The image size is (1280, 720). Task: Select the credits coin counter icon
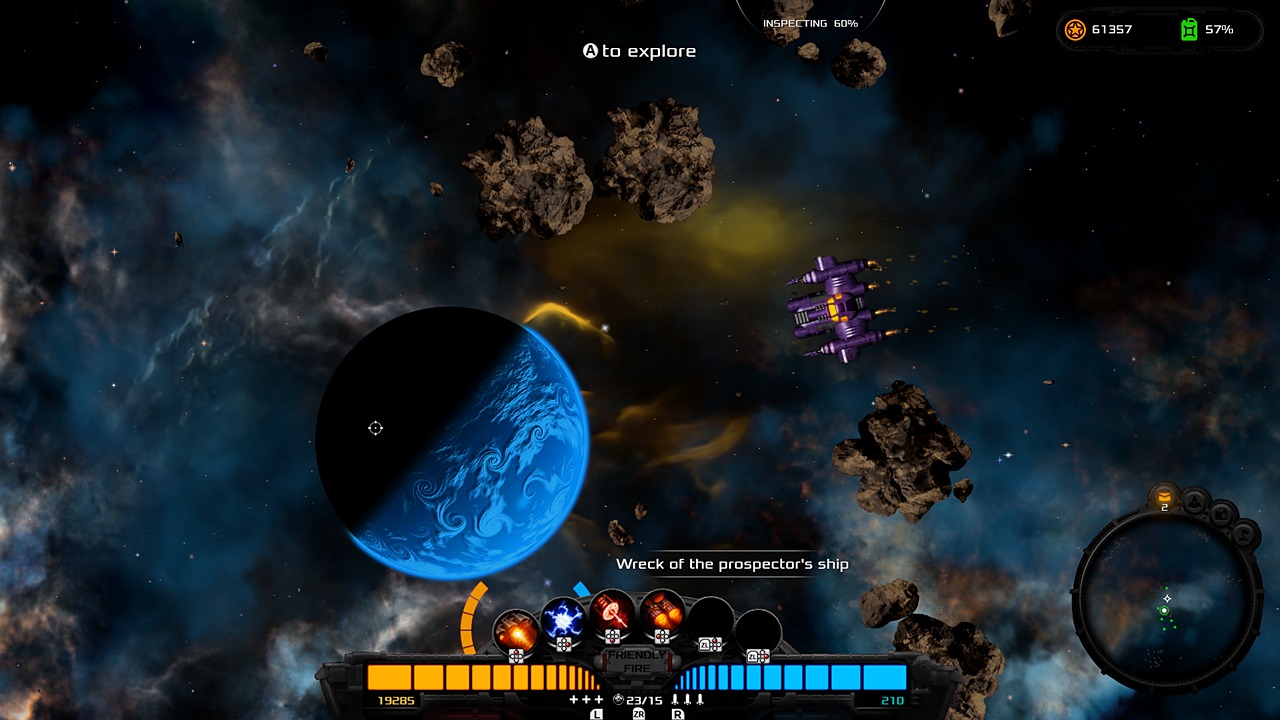(1075, 29)
